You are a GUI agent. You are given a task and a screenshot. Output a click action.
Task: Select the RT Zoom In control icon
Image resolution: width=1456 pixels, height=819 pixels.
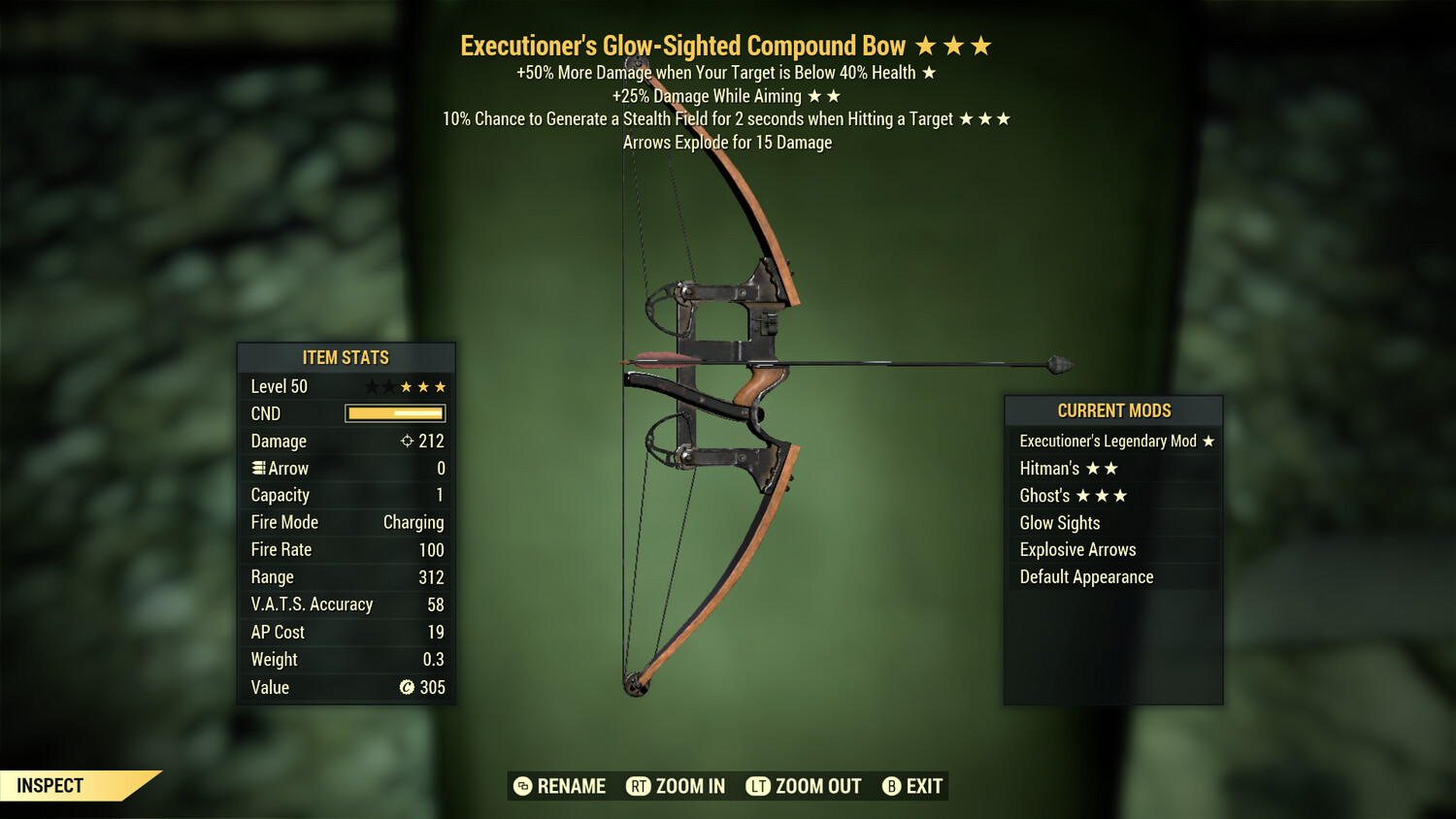point(640,786)
